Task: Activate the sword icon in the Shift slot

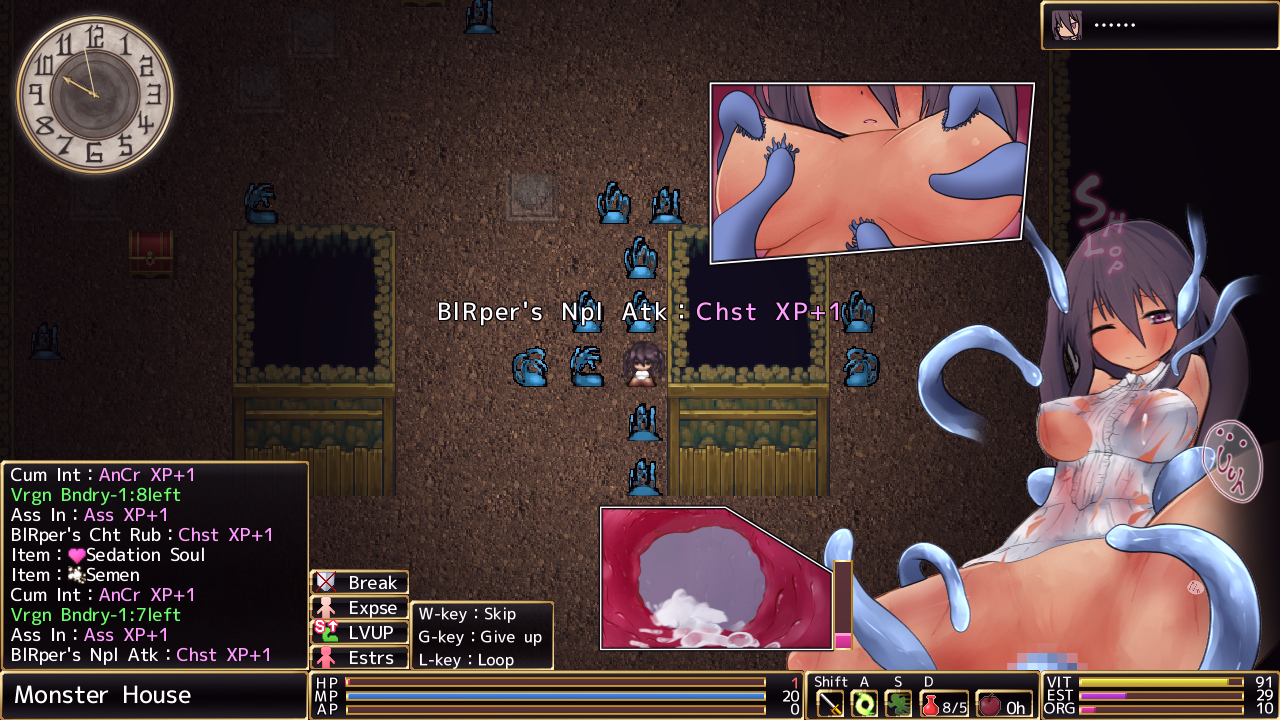Action: coord(831,704)
